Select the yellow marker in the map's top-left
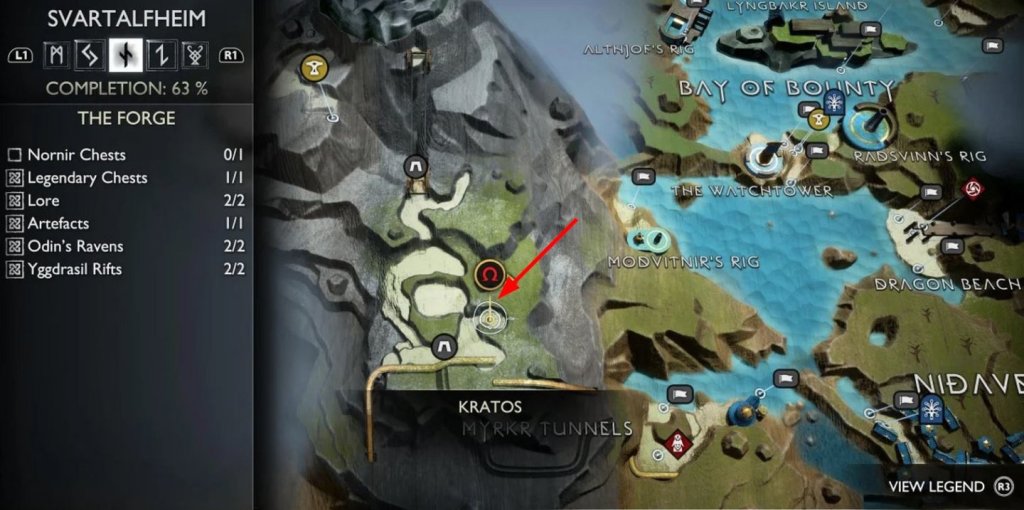 313,68
